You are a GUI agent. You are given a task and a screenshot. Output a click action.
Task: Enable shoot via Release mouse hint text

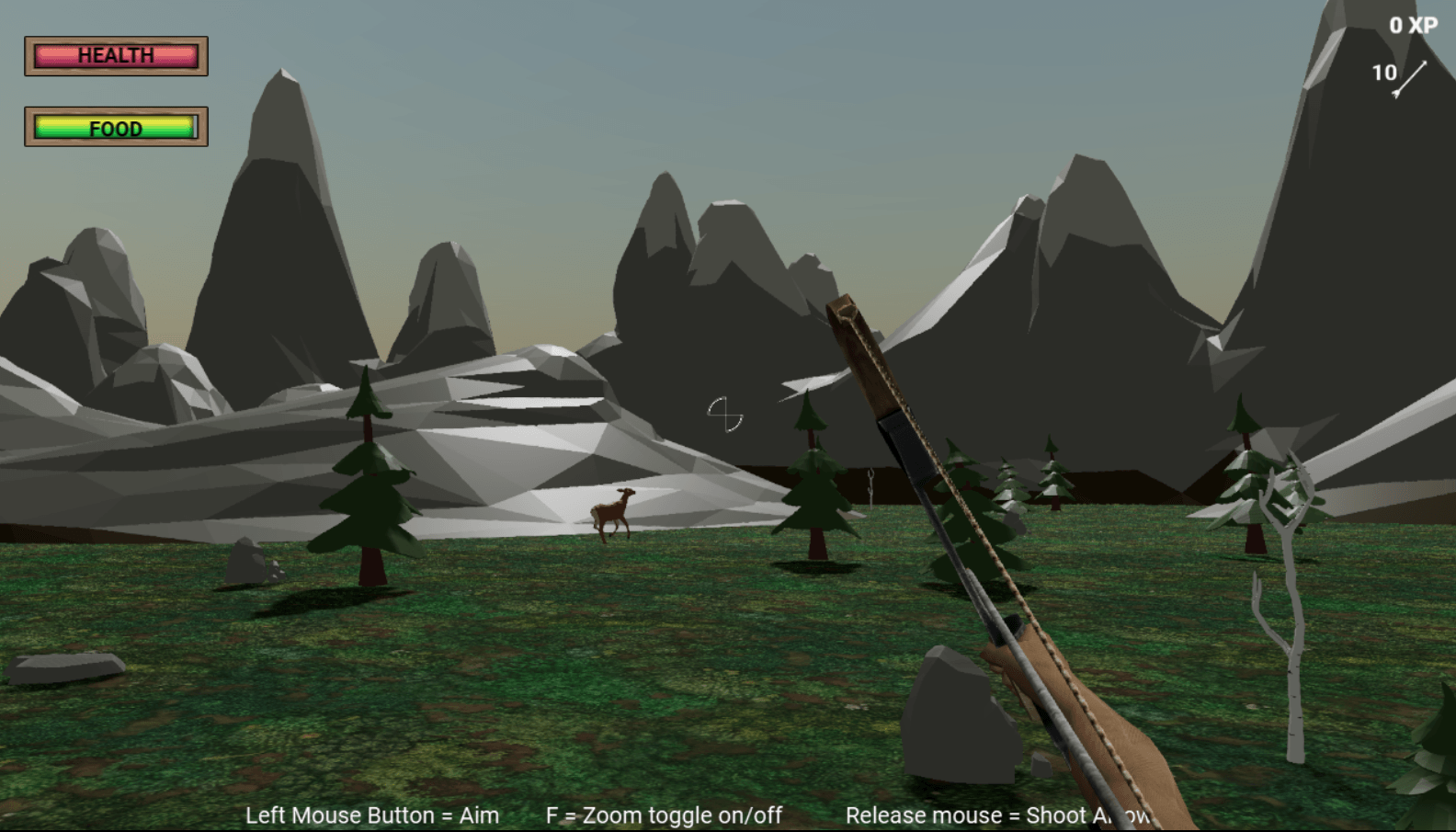996,815
